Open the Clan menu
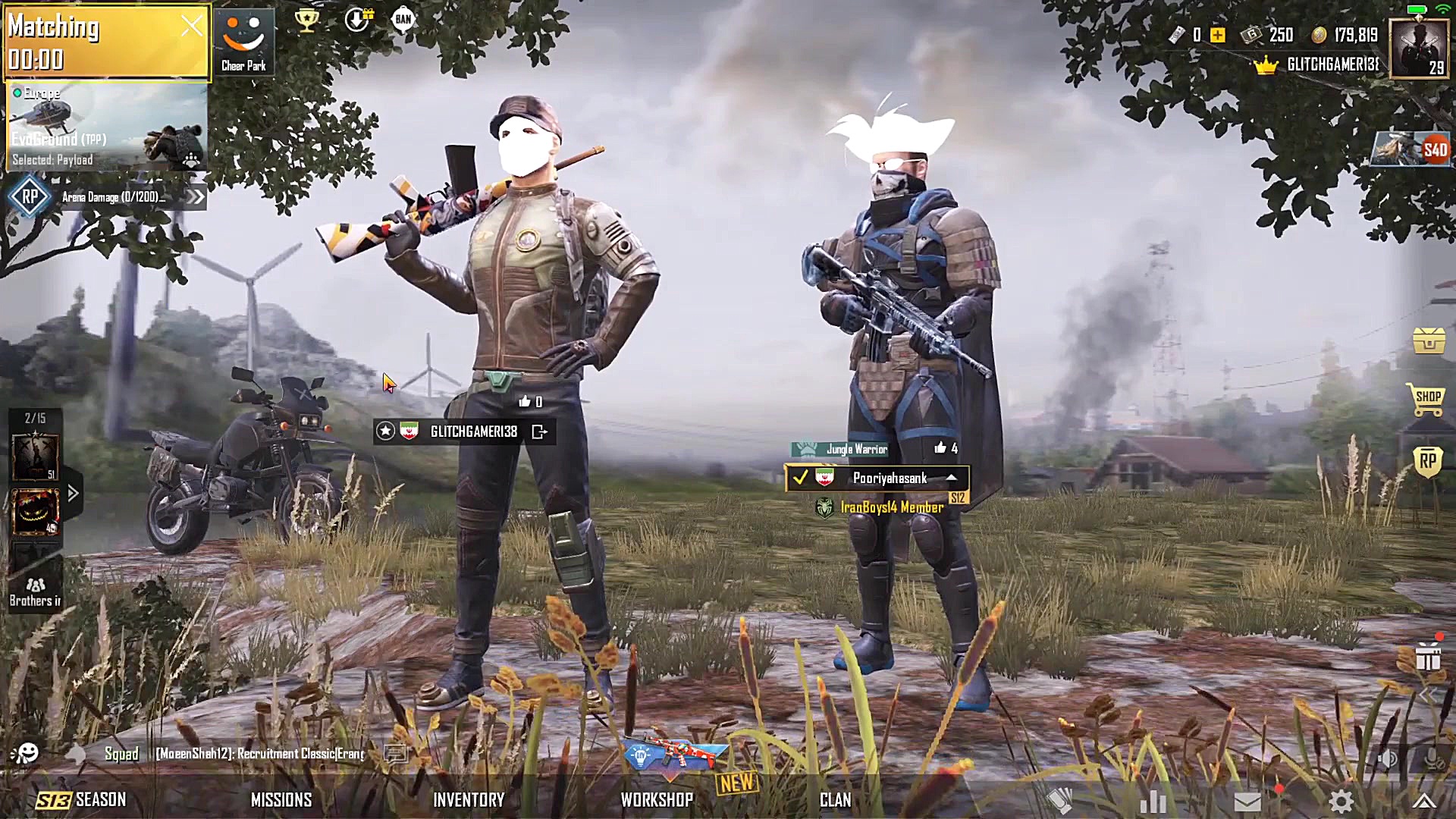 835,800
